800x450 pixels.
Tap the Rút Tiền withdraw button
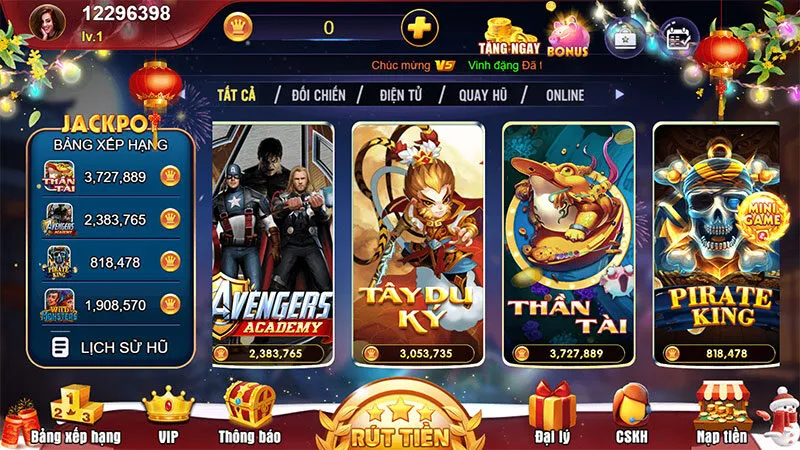point(400,422)
